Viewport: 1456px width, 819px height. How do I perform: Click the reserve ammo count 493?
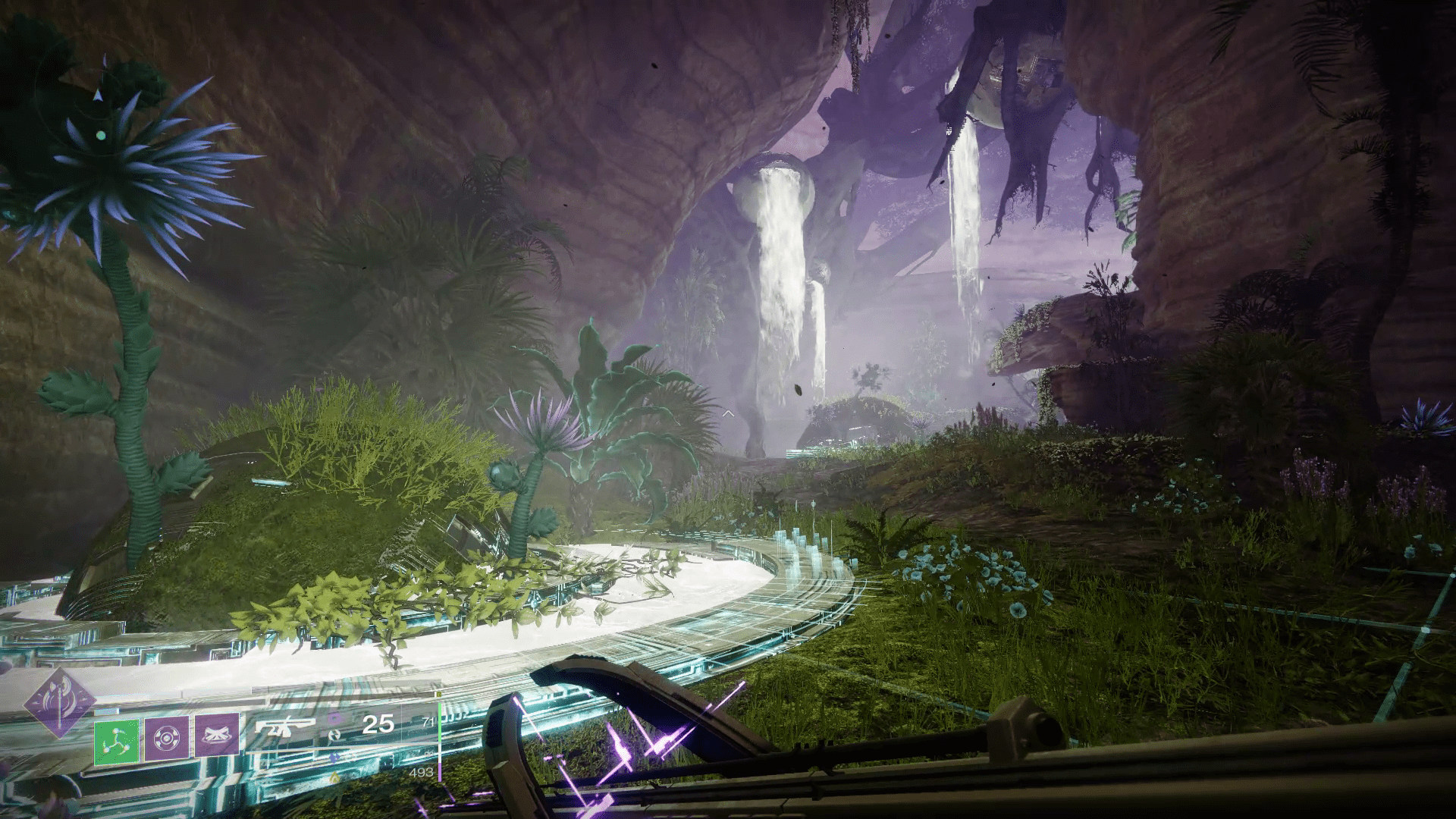422,773
